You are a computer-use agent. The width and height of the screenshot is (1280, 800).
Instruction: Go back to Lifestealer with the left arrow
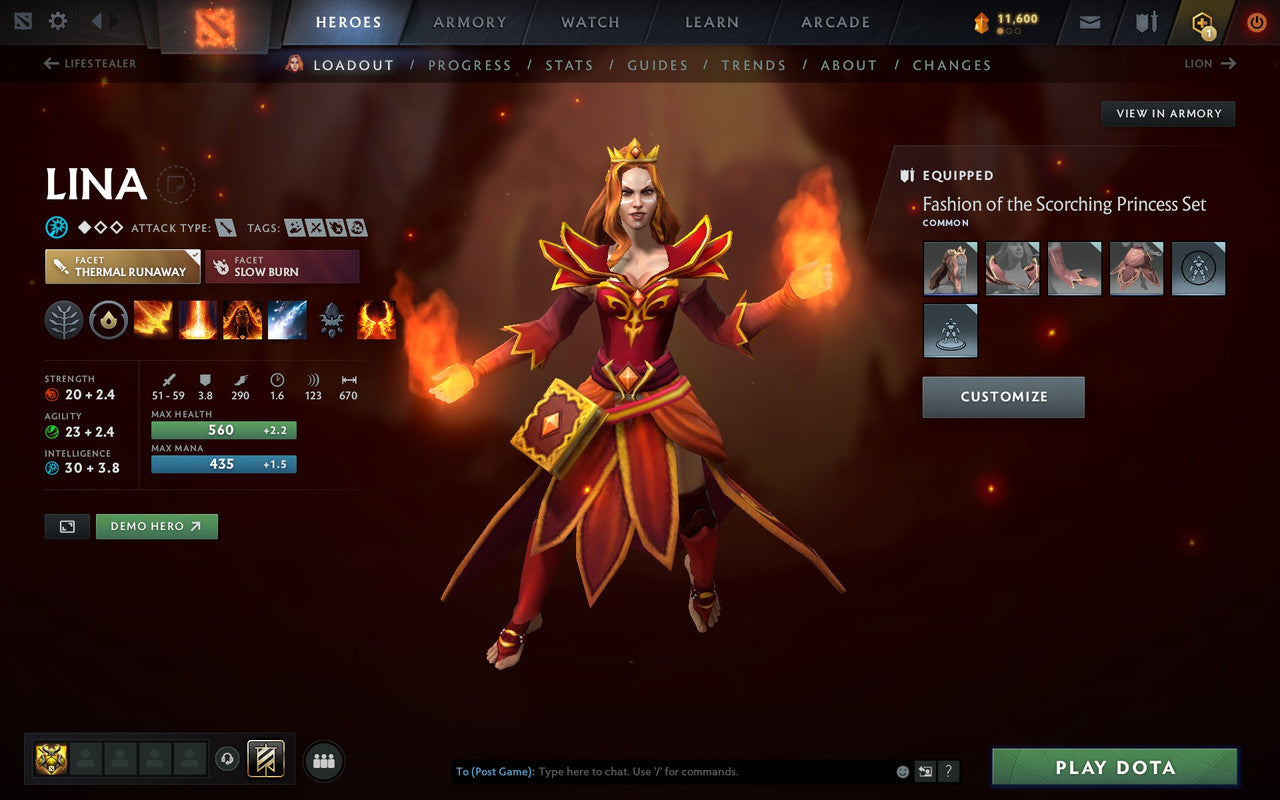(x=49, y=63)
